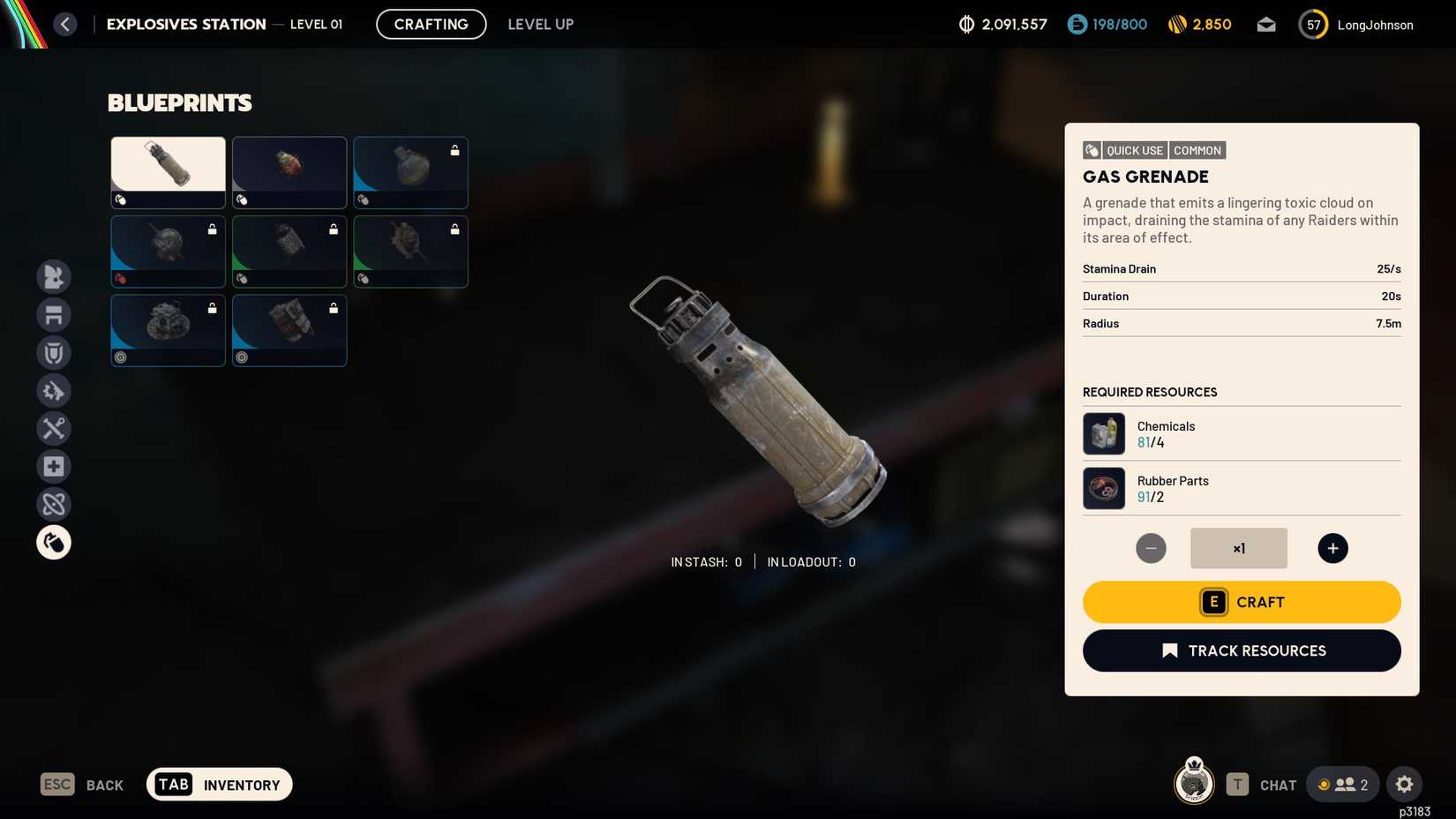Open the CRAFTING tab
Image resolution: width=1456 pixels, height=819 pixels.
431,24
